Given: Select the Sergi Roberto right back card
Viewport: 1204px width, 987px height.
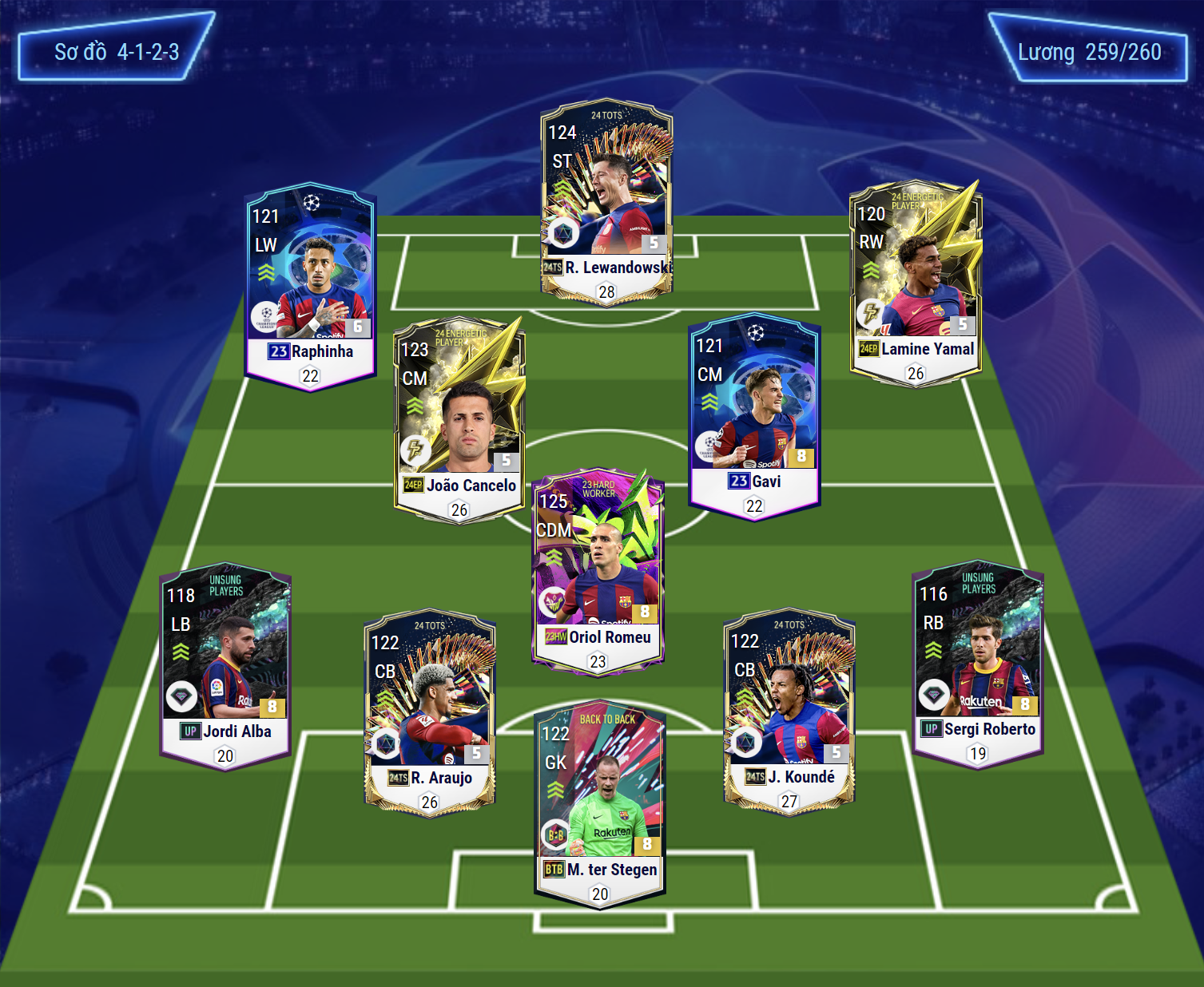Looking at the screenshot, I should pyautogui.click(x=978, y=664).
